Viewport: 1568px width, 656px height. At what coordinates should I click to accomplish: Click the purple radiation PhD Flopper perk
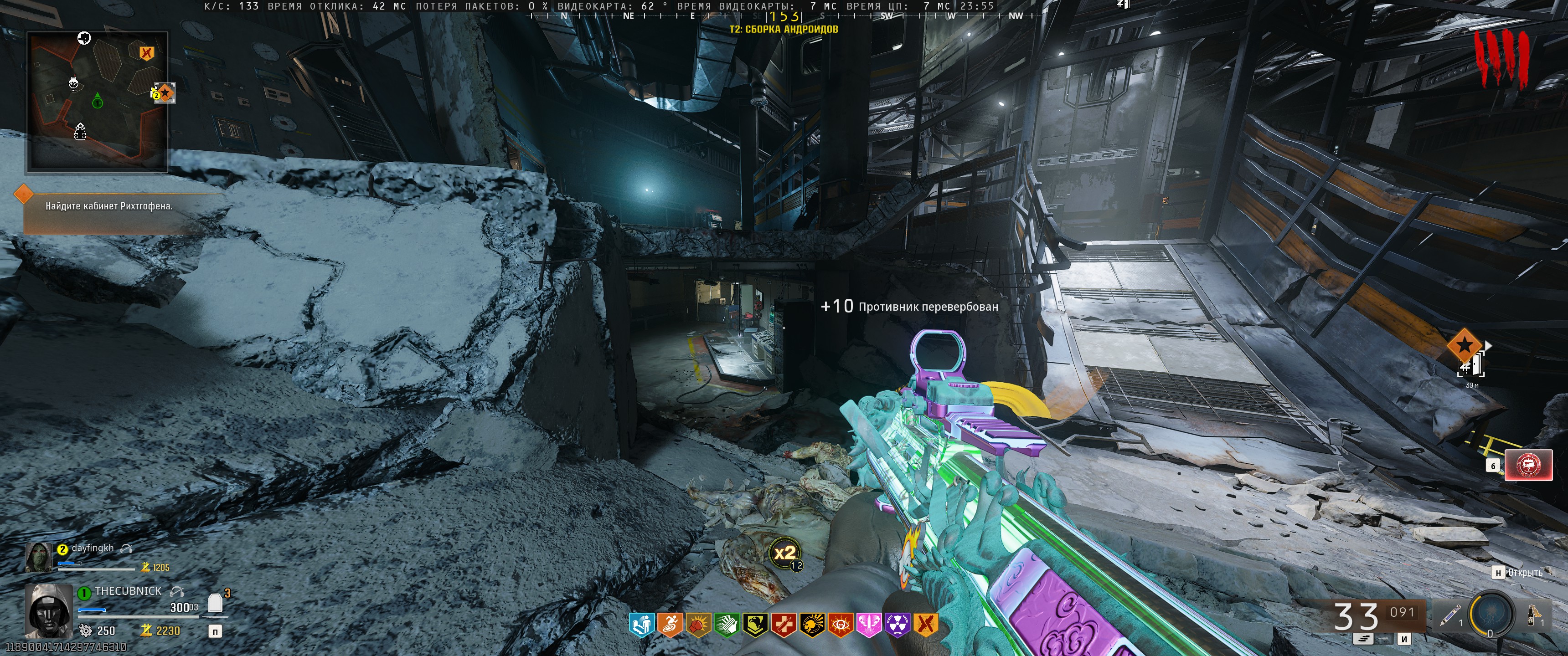point(897,624)
